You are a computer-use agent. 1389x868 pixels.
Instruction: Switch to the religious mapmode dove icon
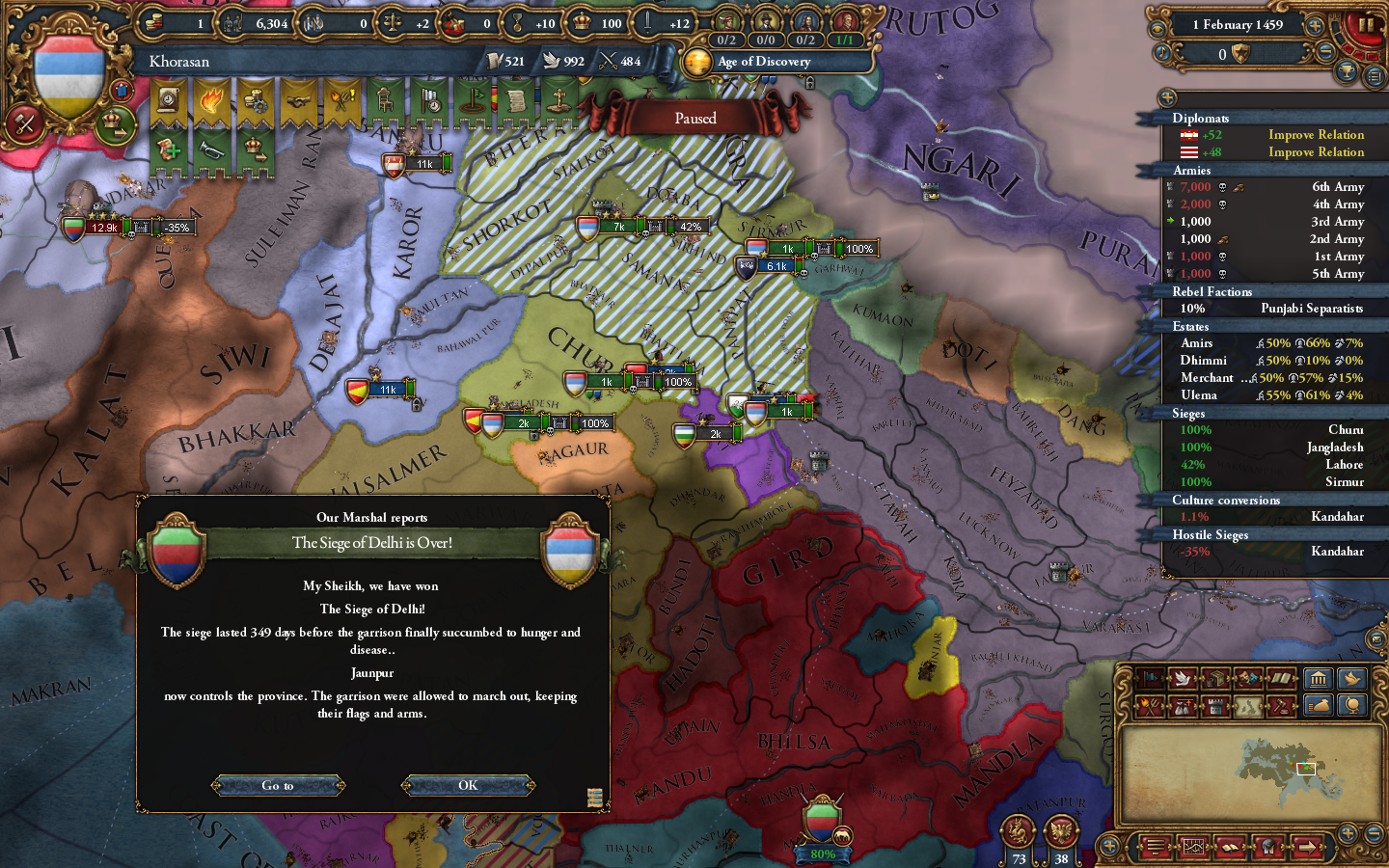1182,678
